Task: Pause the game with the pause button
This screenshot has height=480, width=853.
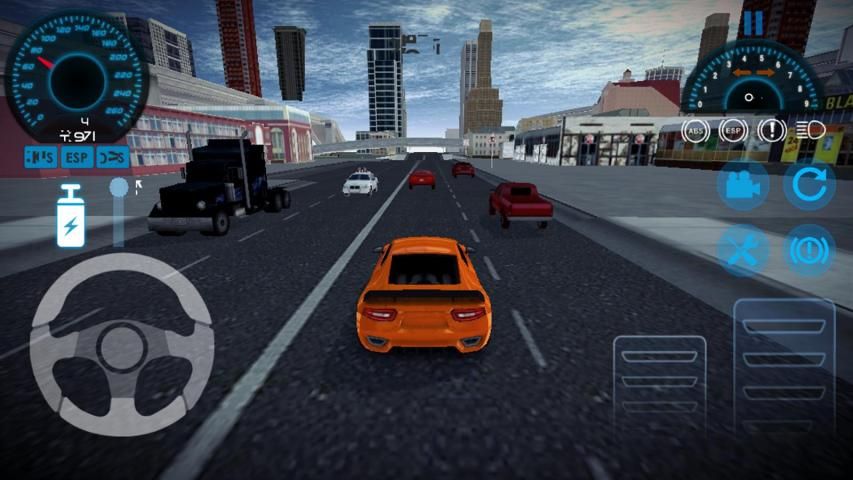Action: tap(752, 22)
